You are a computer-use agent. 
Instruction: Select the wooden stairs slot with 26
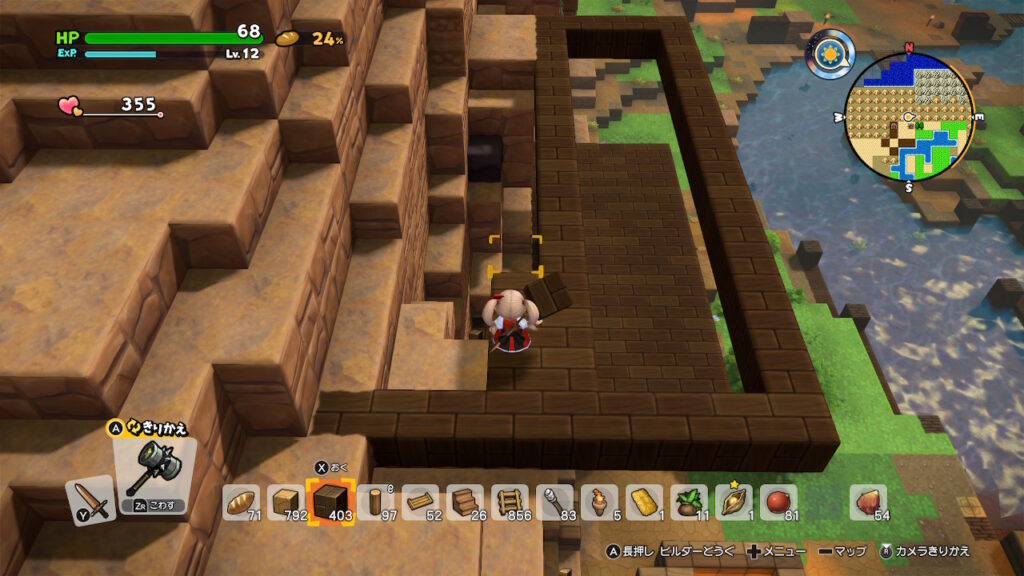point(465,502)
